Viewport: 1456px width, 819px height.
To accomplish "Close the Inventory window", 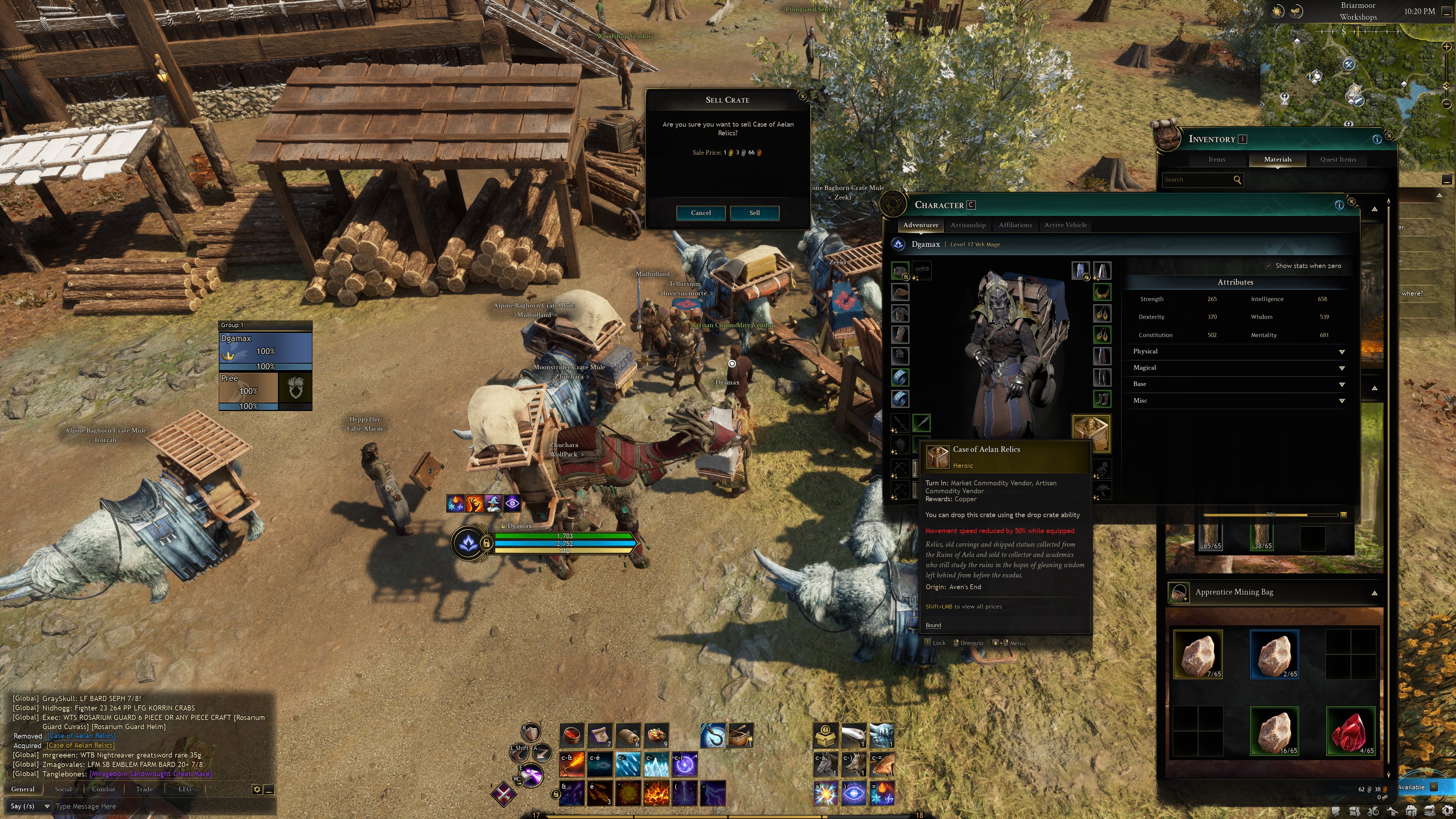I will pos(1389,136).
